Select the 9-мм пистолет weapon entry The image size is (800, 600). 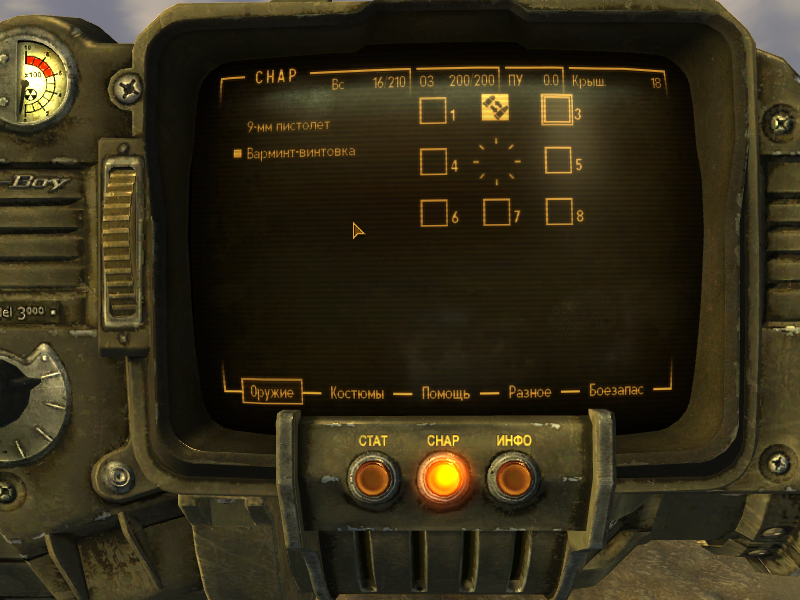tap(289, 127)
